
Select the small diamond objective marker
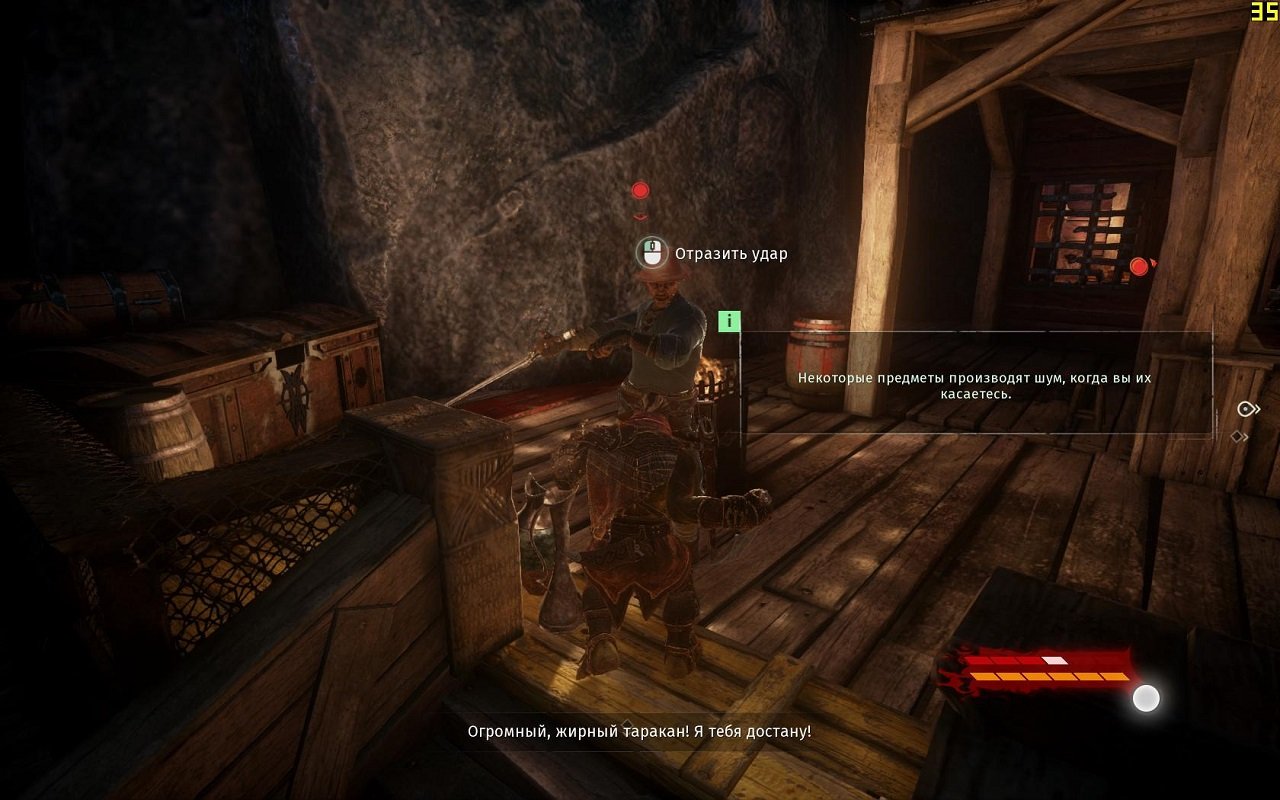coord(1239,436)
